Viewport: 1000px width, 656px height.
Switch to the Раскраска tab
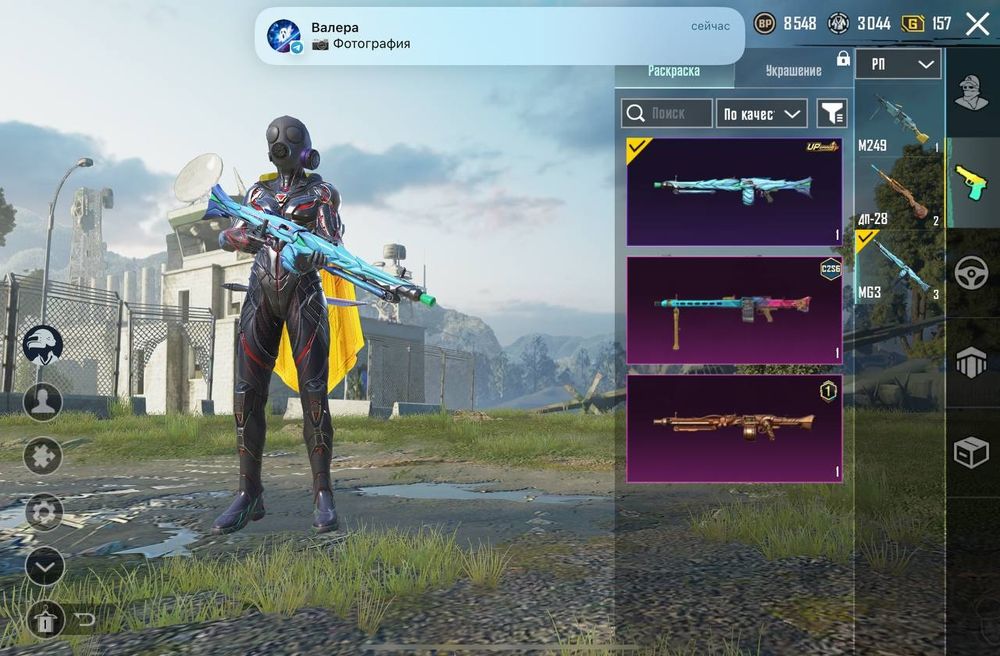point(674,71)
